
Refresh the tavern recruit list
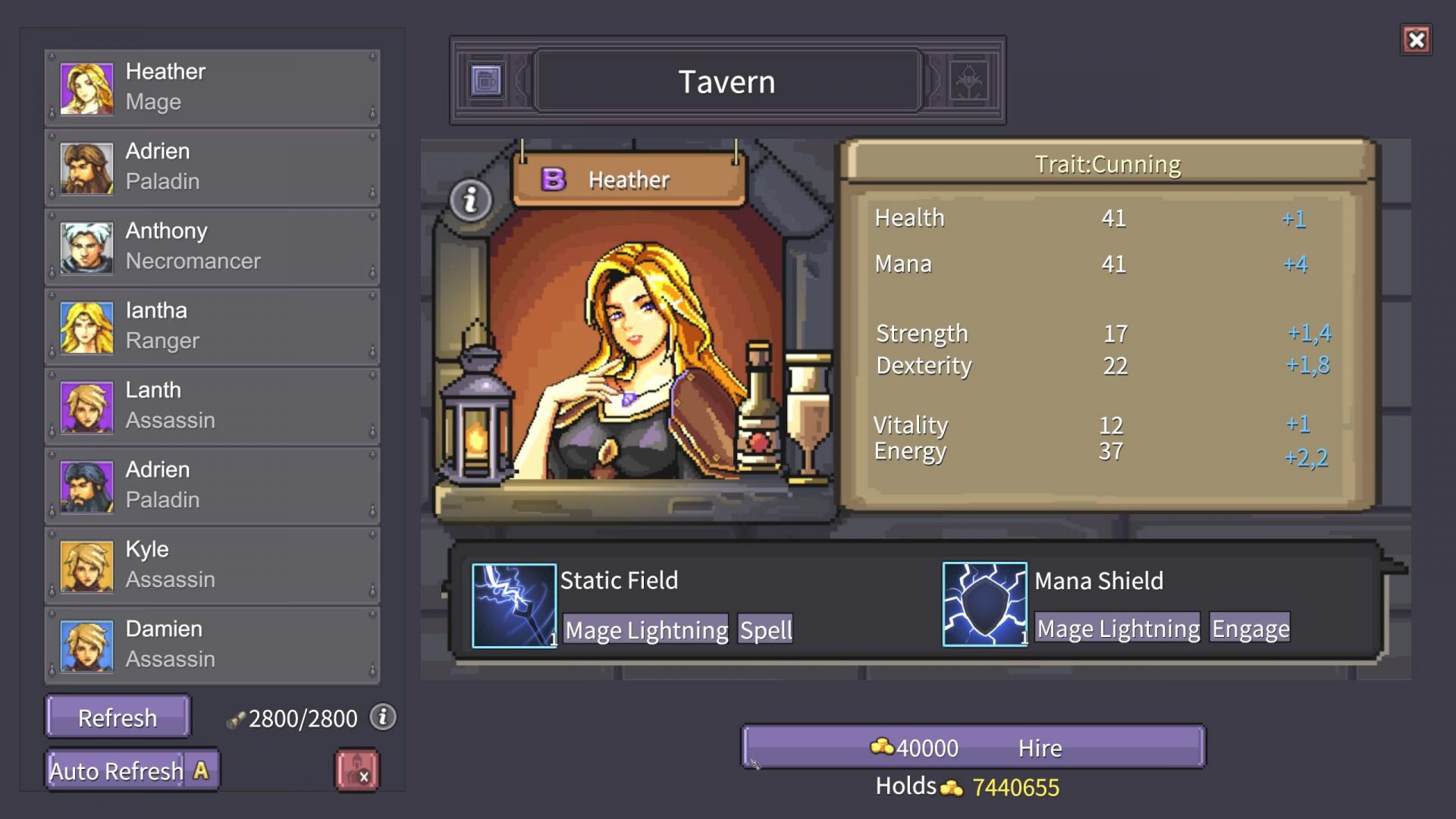pyautogui.click(x=118, y=717)
